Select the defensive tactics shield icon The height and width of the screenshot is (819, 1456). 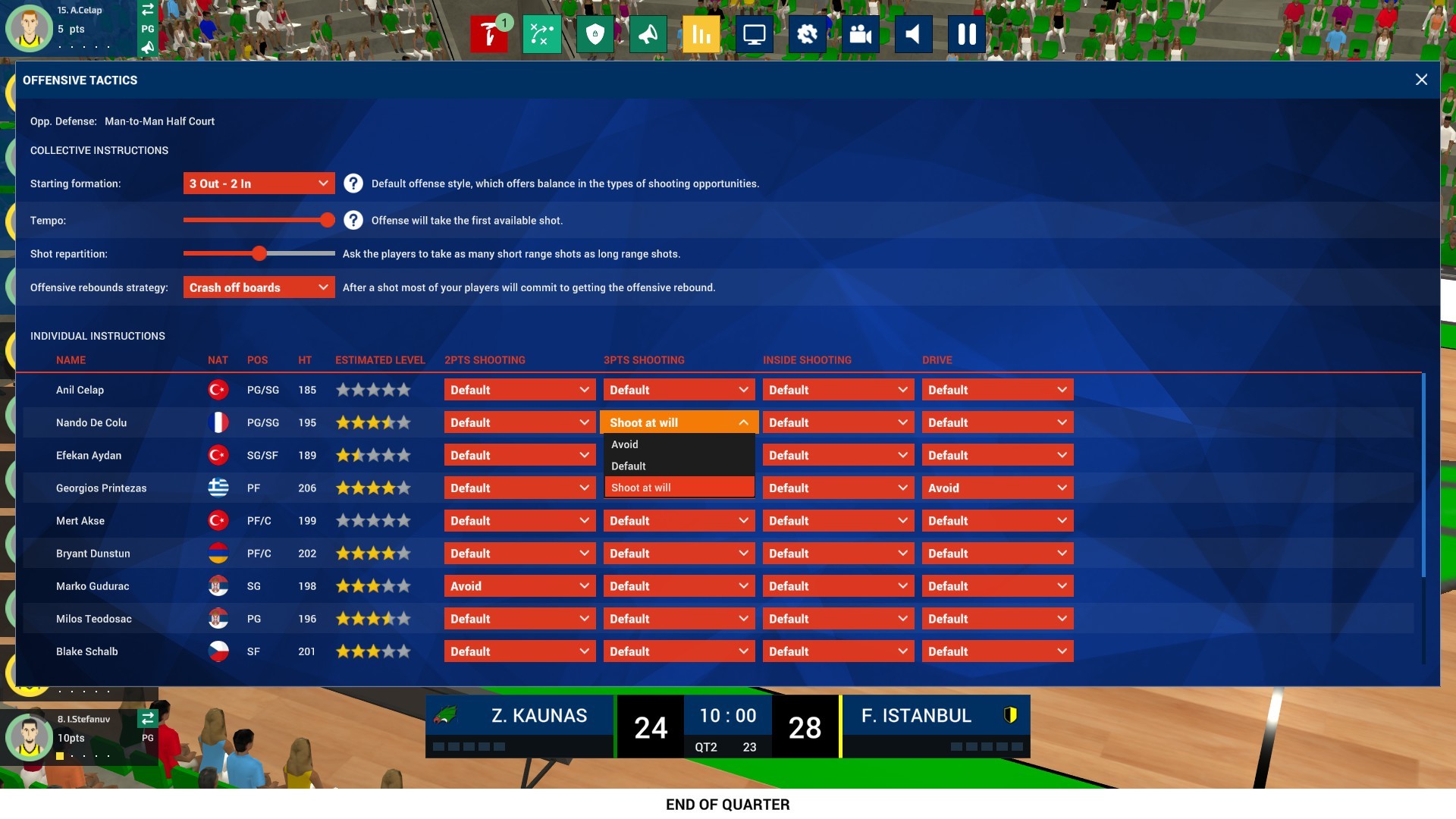(596, 33)
